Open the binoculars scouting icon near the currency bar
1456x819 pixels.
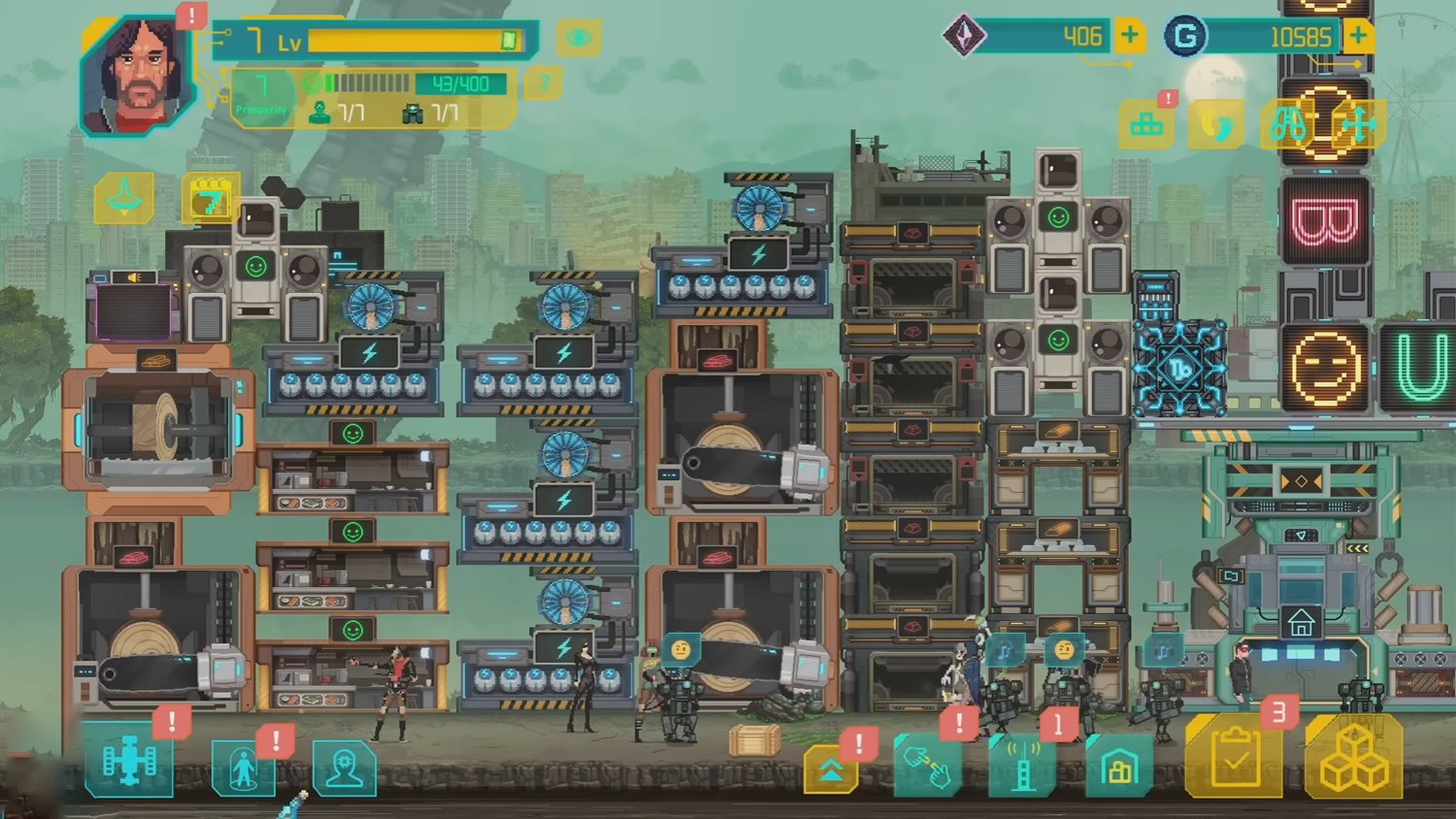(x=1291, y=126)
